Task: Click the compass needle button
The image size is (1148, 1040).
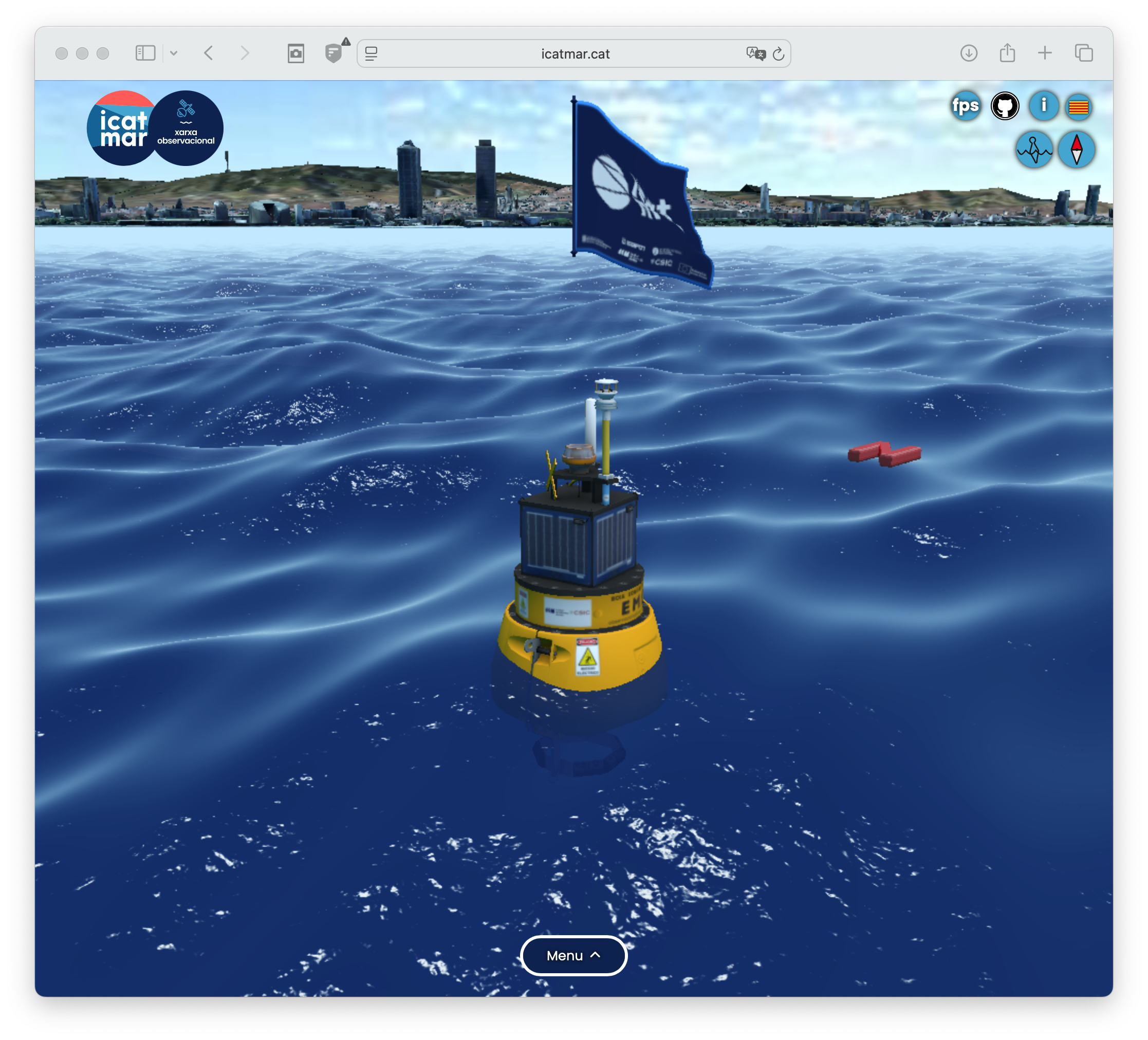Action: click(x=1076, y=150)
